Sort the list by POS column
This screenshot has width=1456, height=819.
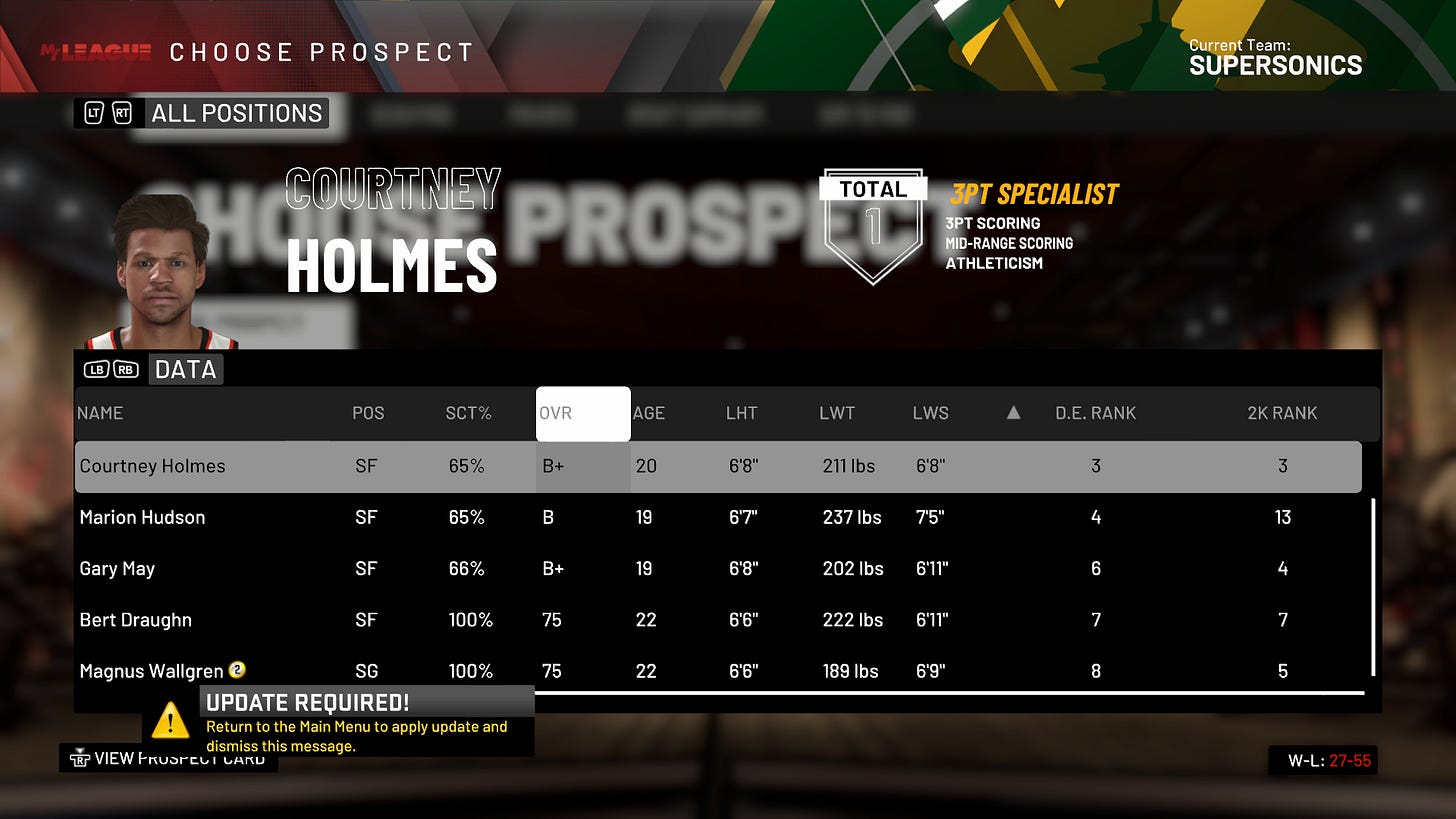(368, 413)
